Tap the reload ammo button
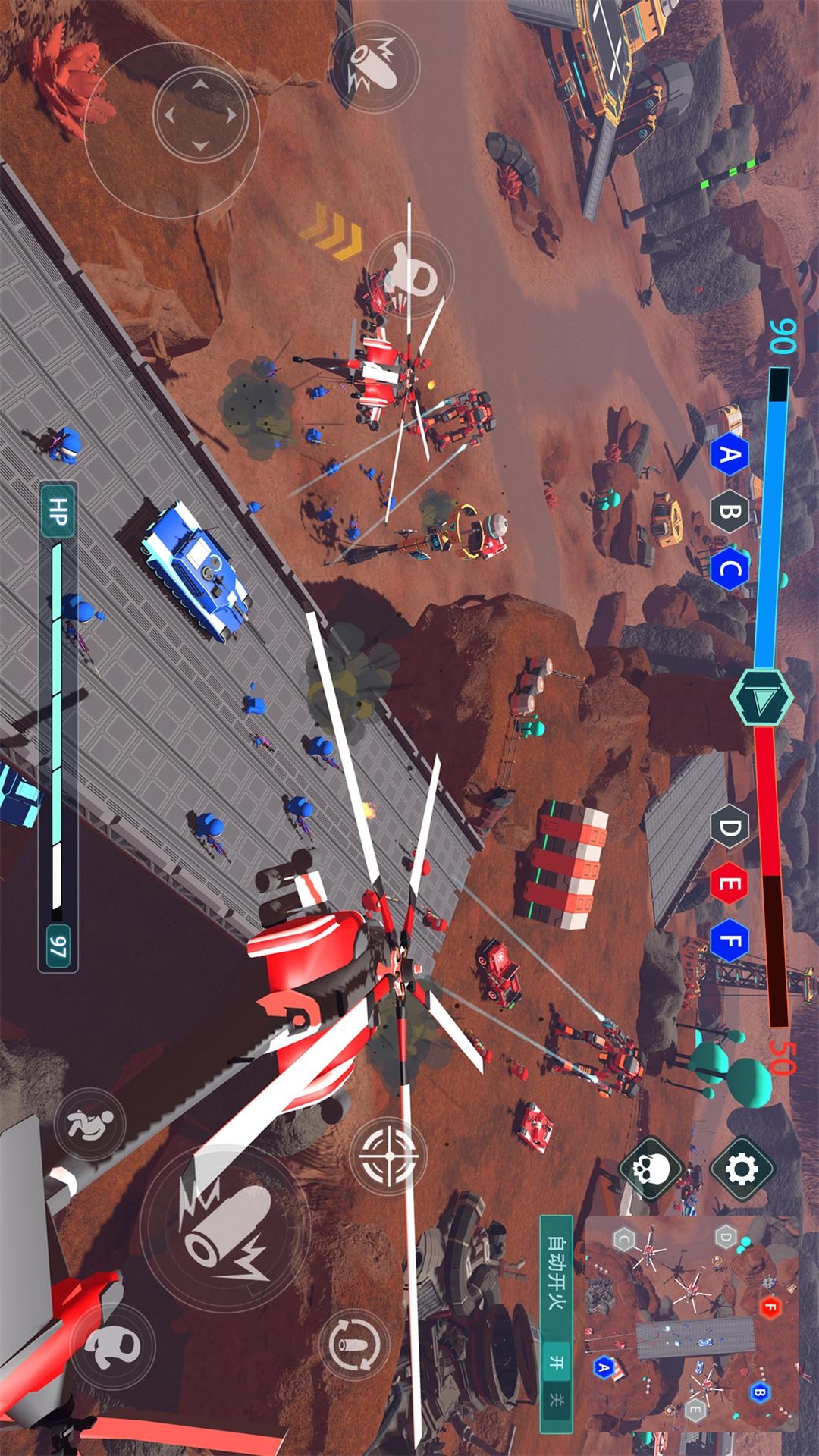Viewport: 819px width, 1456px height. pyautogui.click(x=354, y=1343)
